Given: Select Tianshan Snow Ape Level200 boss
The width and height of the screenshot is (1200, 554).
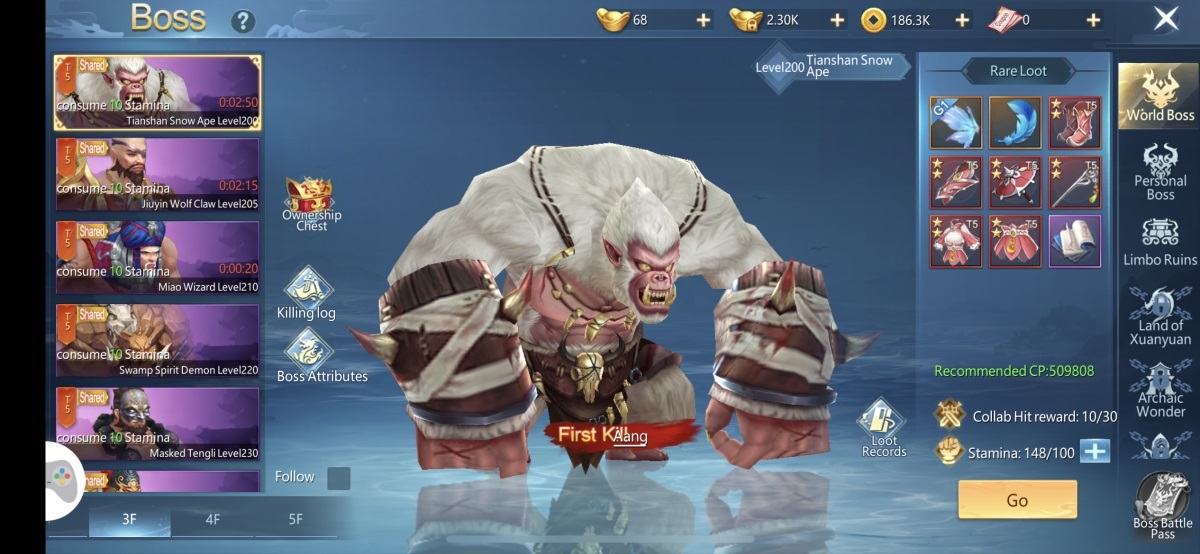Looking at the screenshot, I should 157,92.
